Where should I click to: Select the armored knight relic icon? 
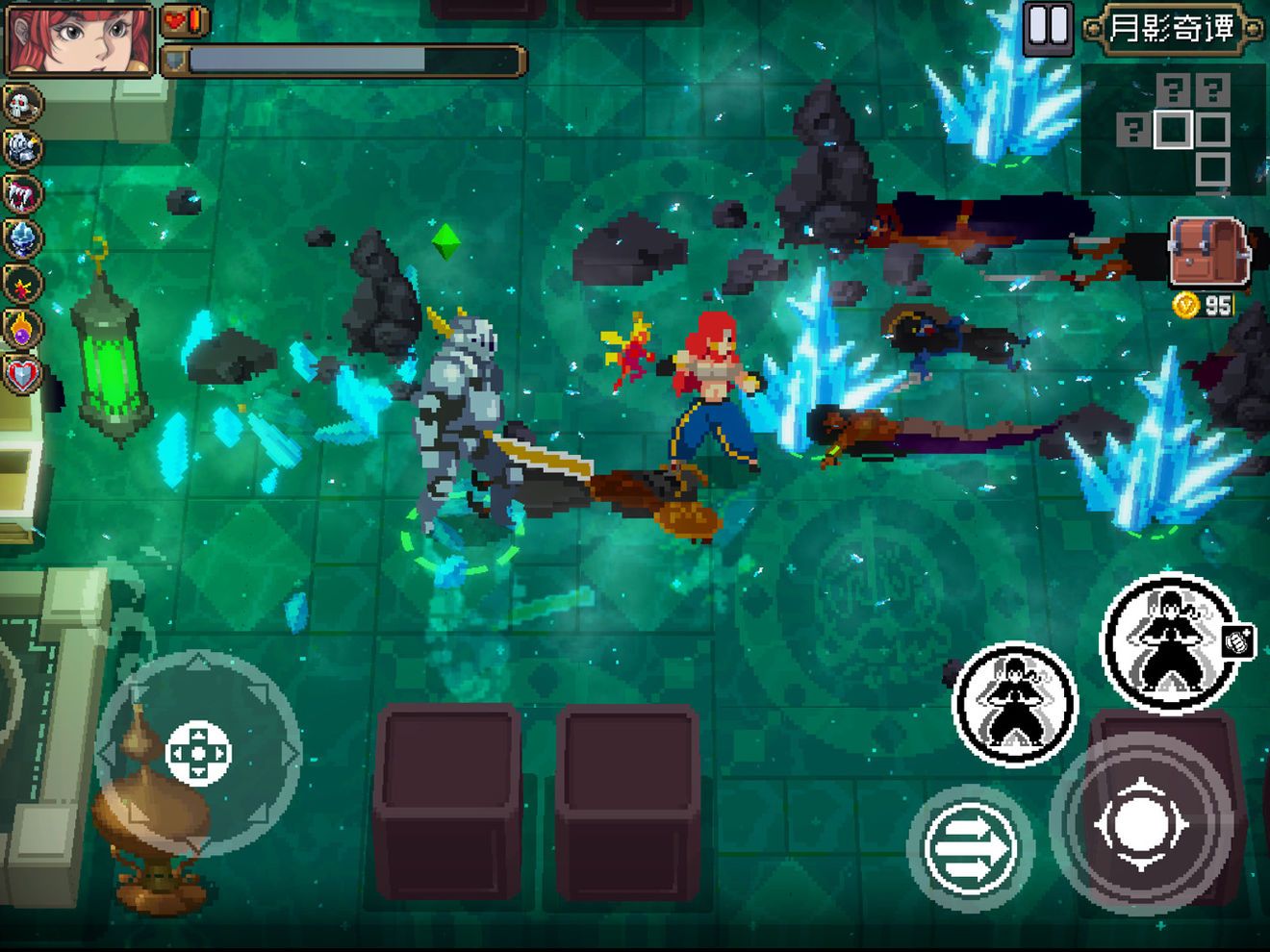pos(22,149)
